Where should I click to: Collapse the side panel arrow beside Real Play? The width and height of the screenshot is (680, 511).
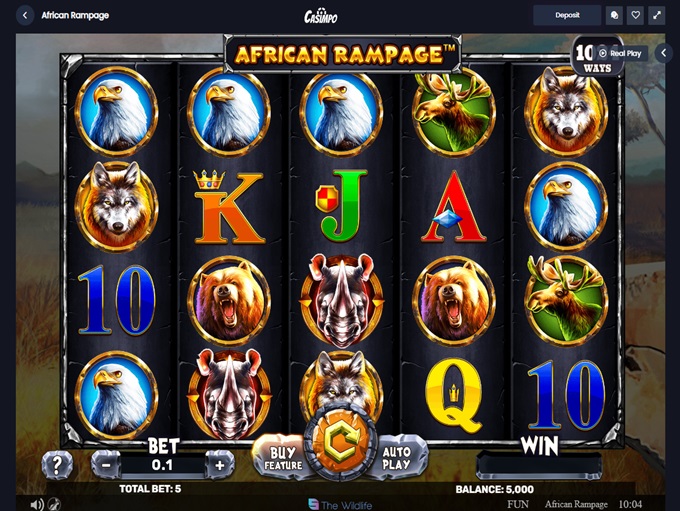pyautogui.click(x=666, y=53)
